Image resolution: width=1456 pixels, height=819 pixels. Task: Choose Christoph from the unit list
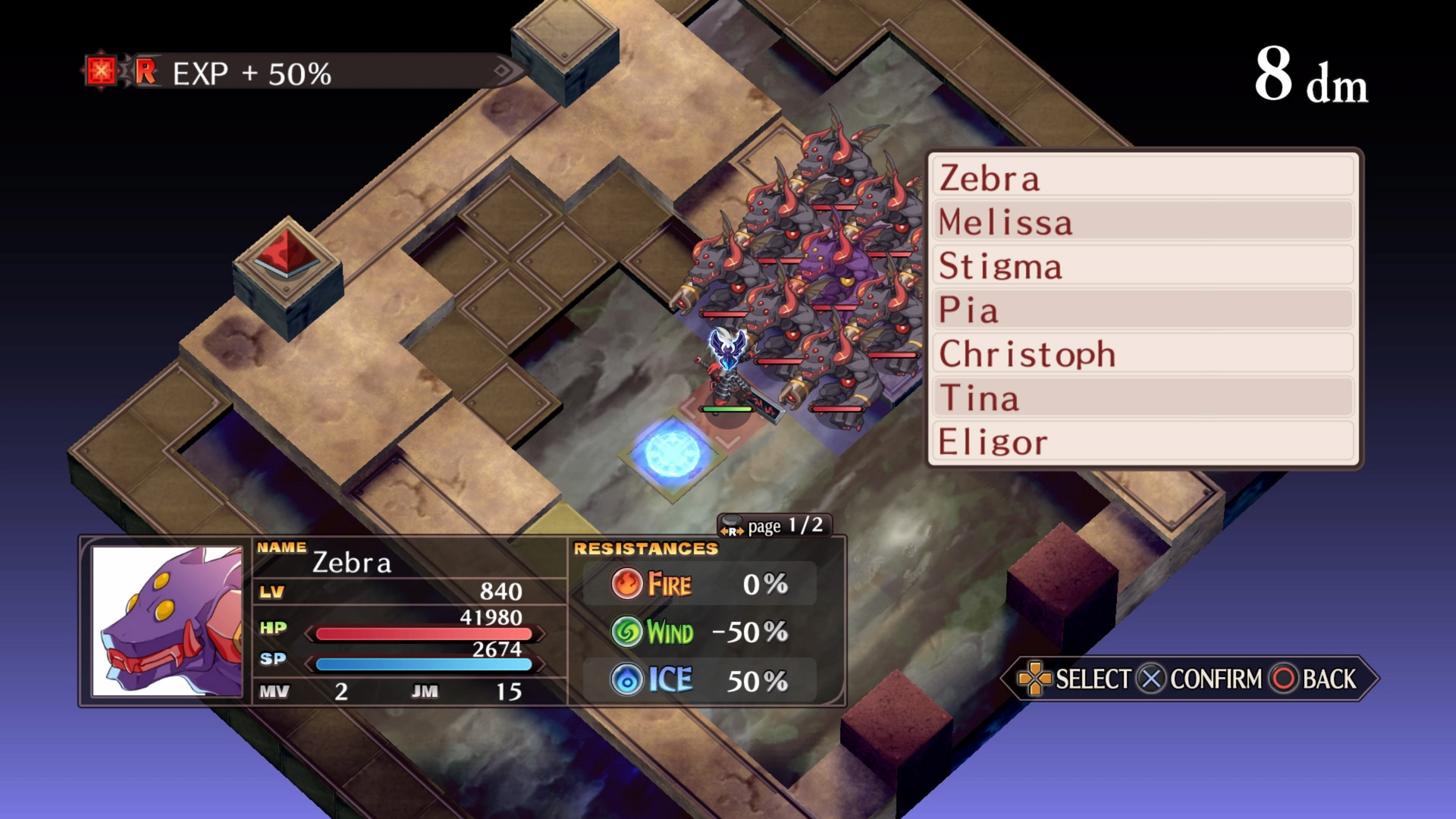[1144, 353]
